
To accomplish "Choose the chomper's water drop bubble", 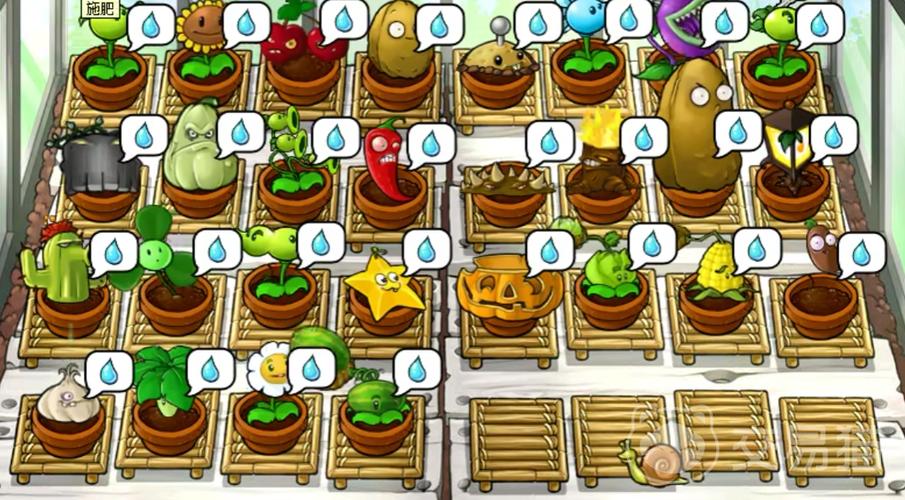I will (x=723, y=21).
